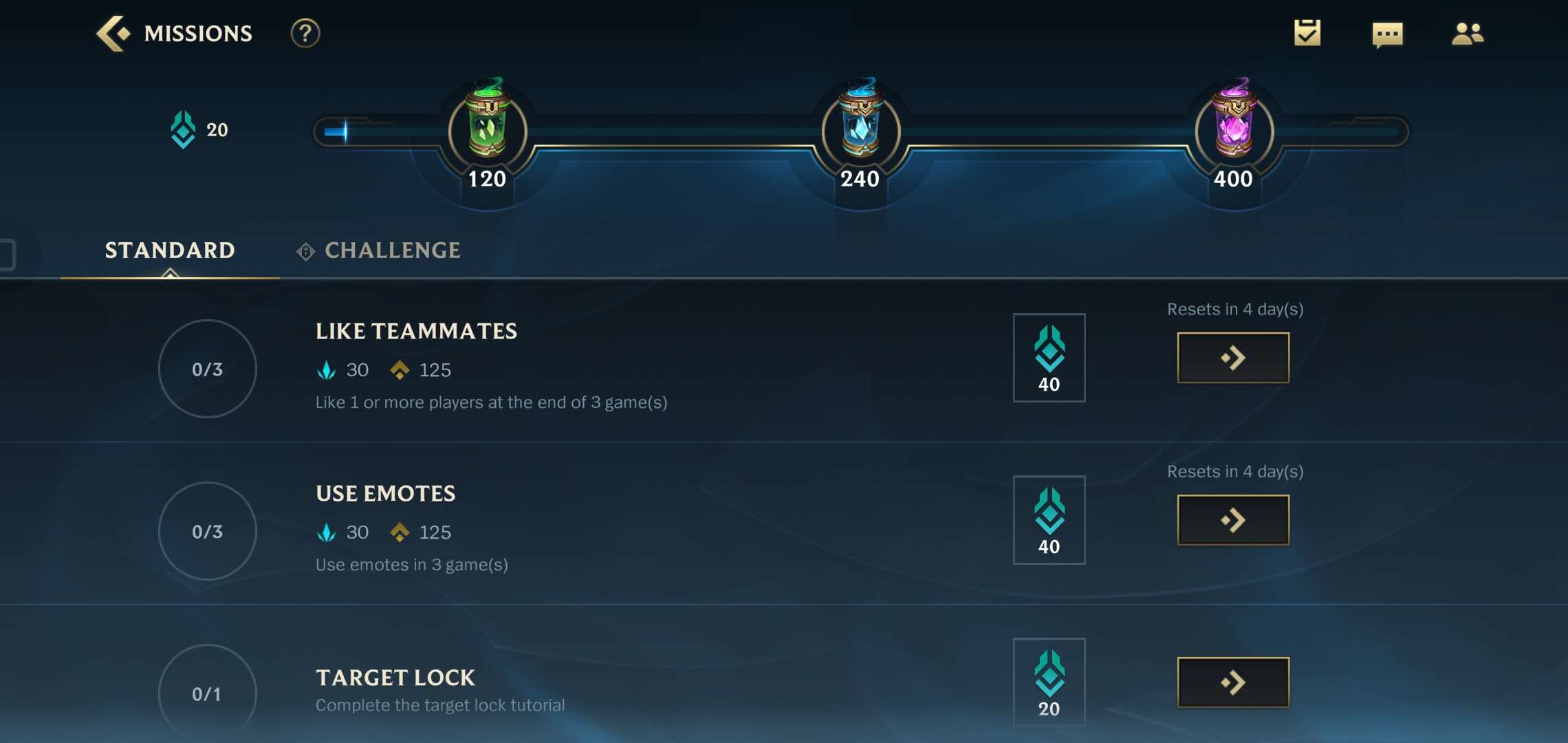
Task: Go to the Like Teammates mission
Action: pyautogui.click(x=1233, y=358)
